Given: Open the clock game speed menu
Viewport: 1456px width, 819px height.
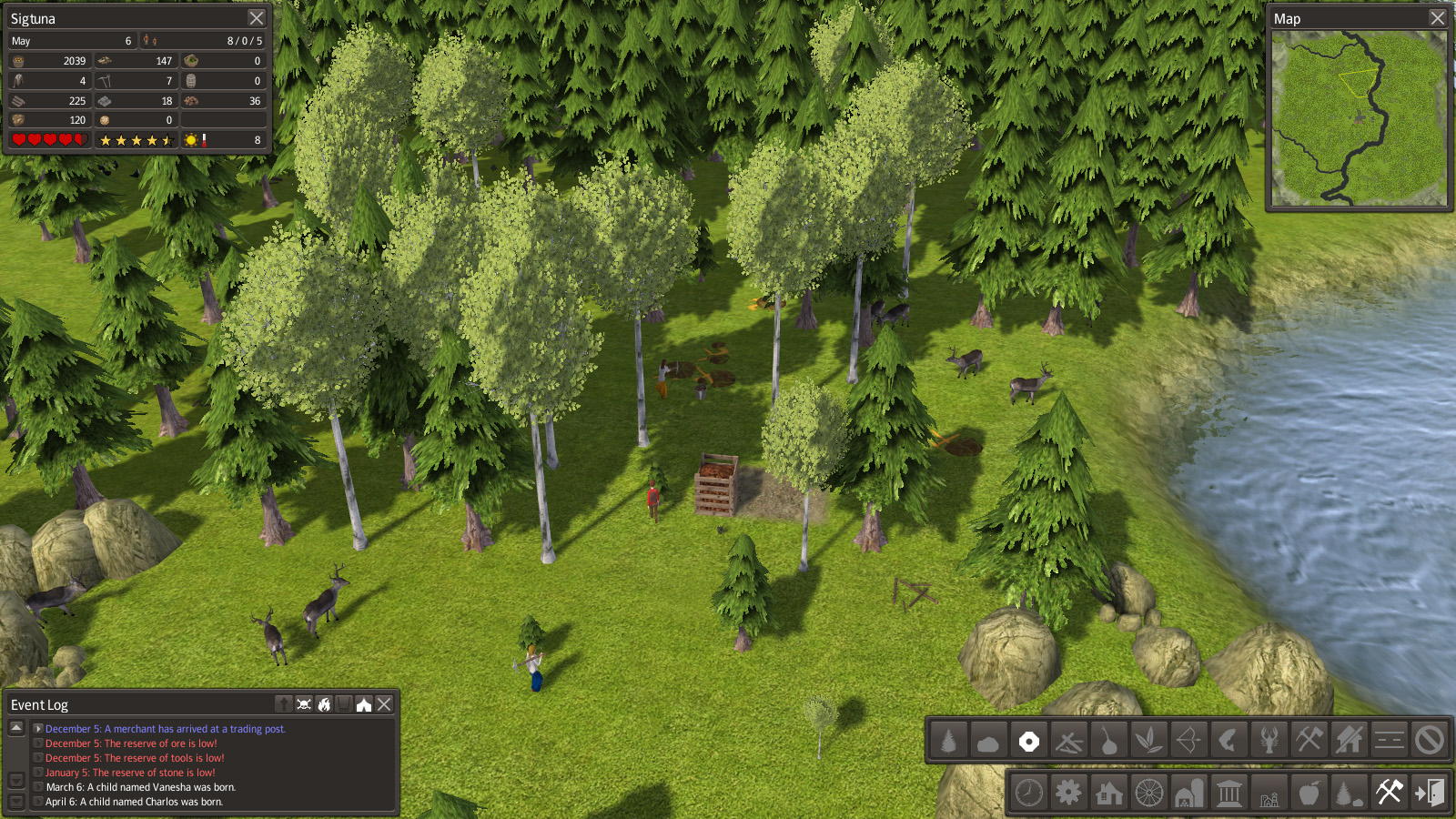Looking at the screenshot, I should click(1028, 793).
